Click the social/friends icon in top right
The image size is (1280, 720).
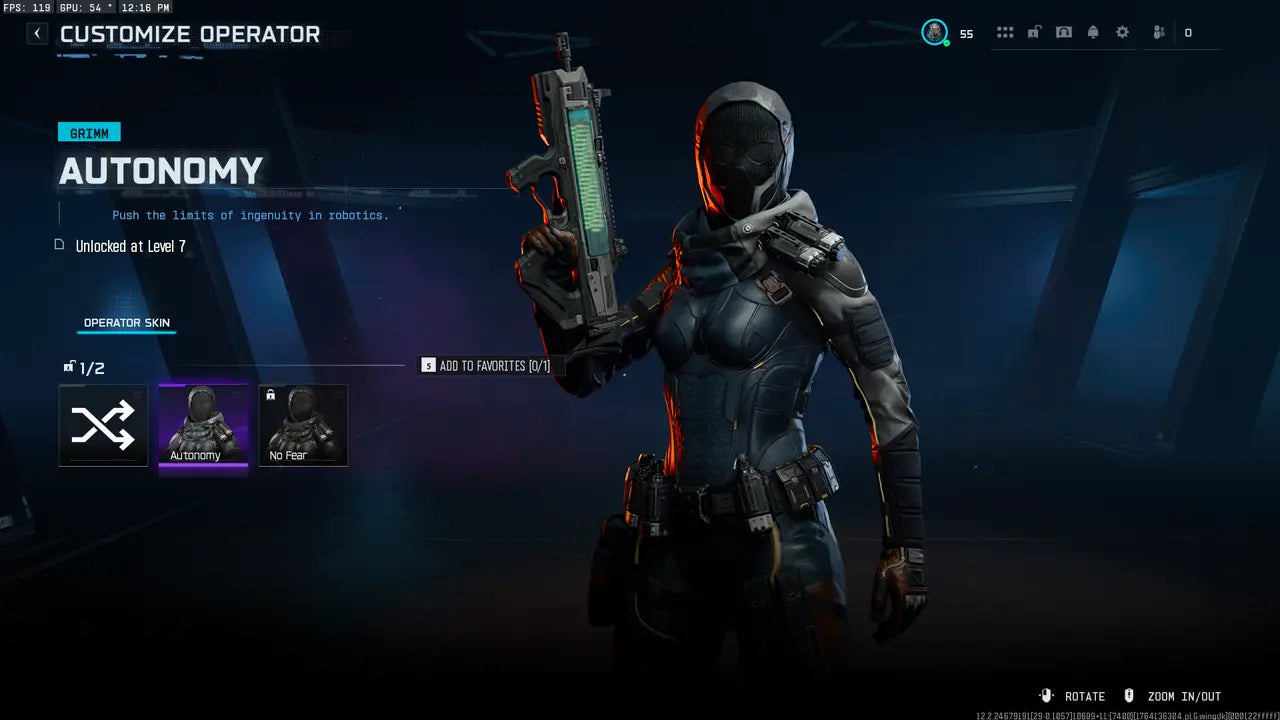pyautogui.click(x=1157, y=32)
